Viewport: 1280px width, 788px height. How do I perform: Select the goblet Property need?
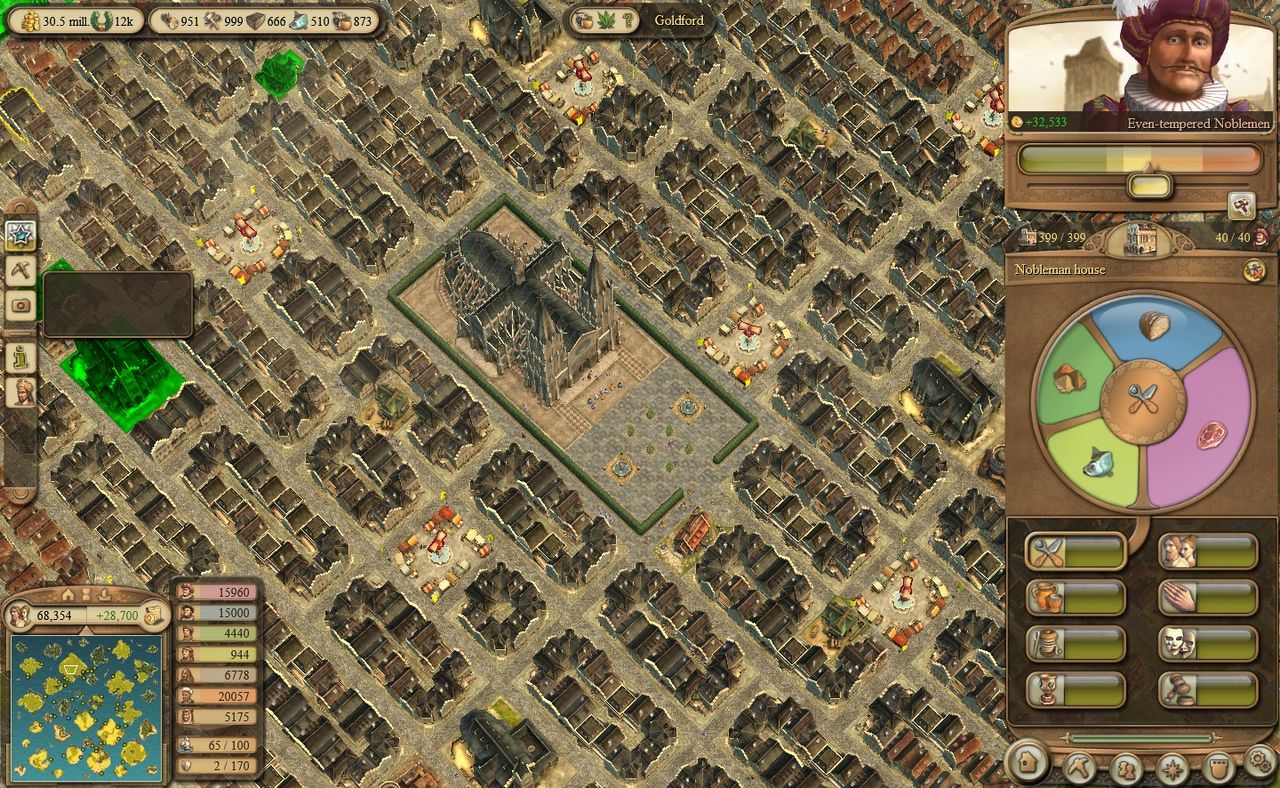pos(1074,689)
